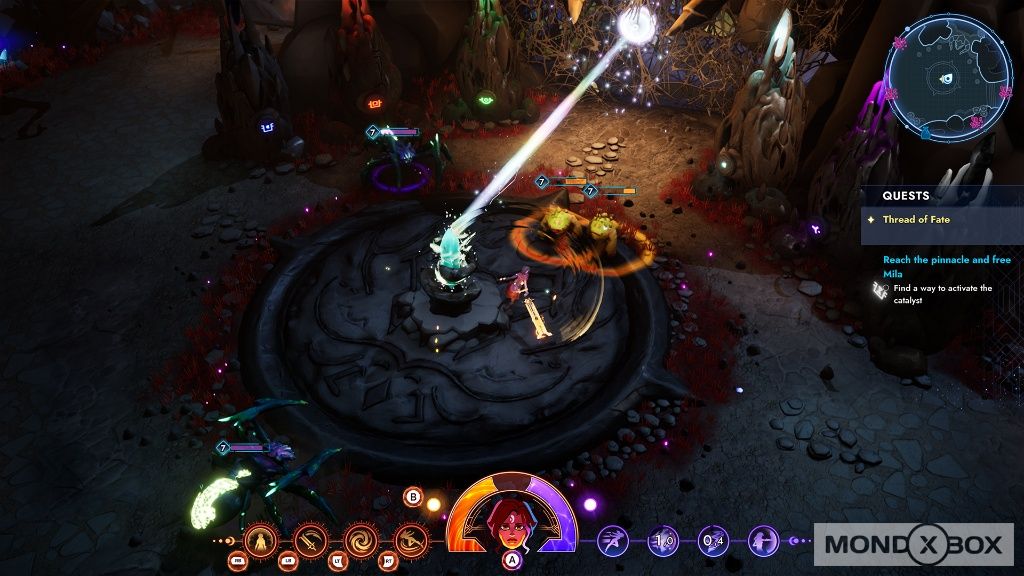Viewport: 1024px width, 576px height.
Task: Trigger the orange spiral vortex ability
Action: 359,541
